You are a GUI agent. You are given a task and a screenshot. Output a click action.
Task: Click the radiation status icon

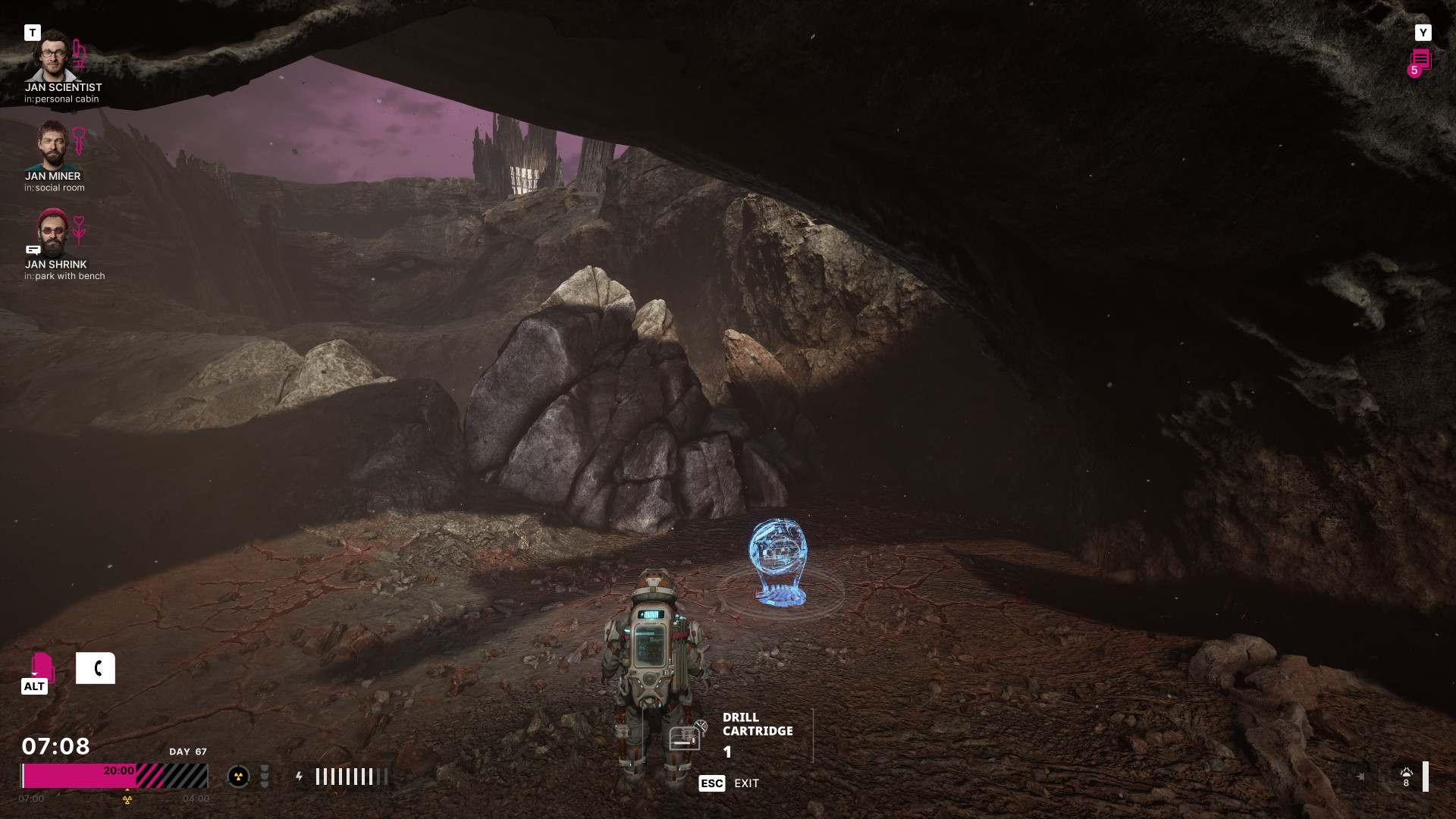[238, 777]
